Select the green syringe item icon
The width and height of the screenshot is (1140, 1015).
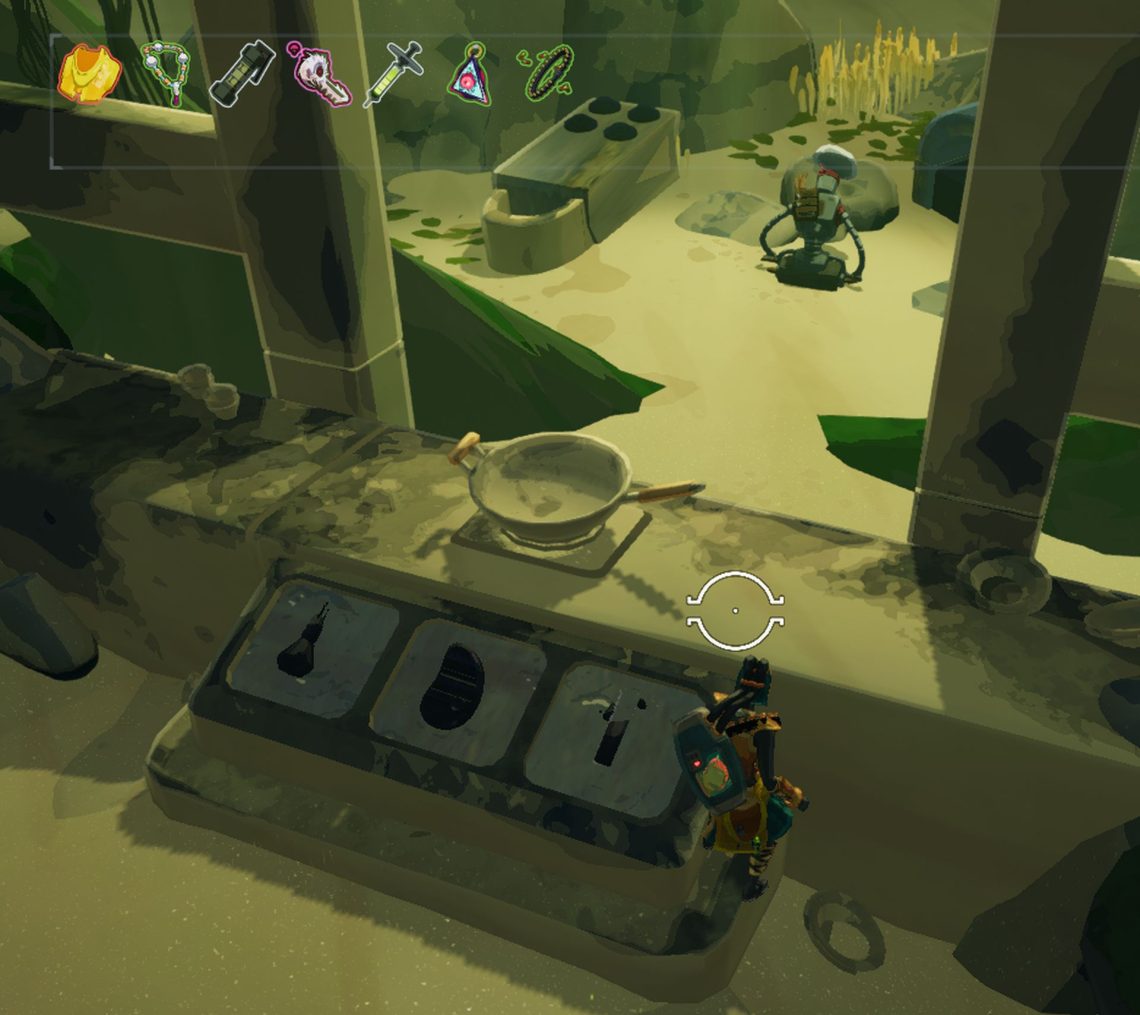394,75
